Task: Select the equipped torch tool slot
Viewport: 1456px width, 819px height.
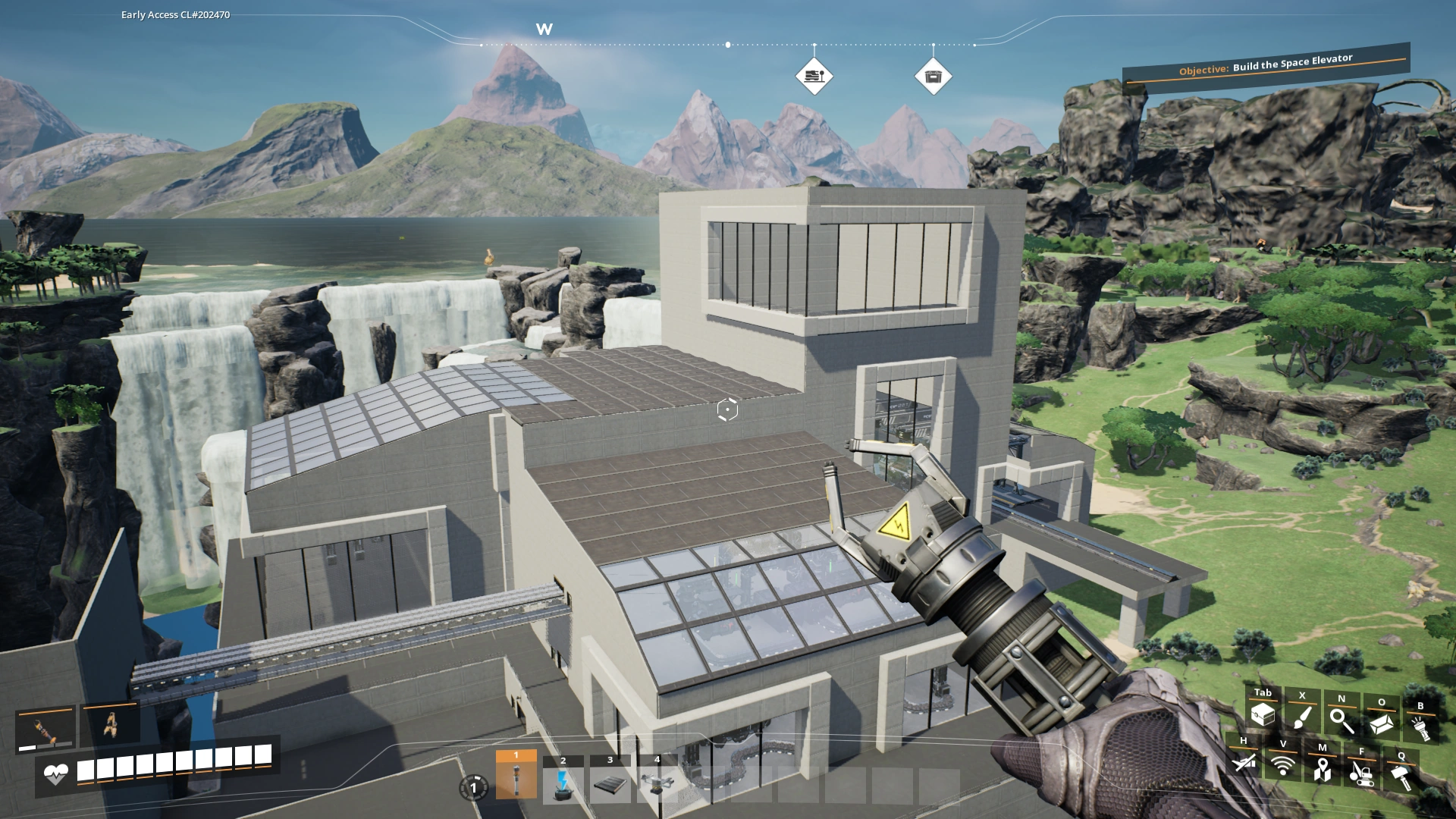Action: (45, 730)
